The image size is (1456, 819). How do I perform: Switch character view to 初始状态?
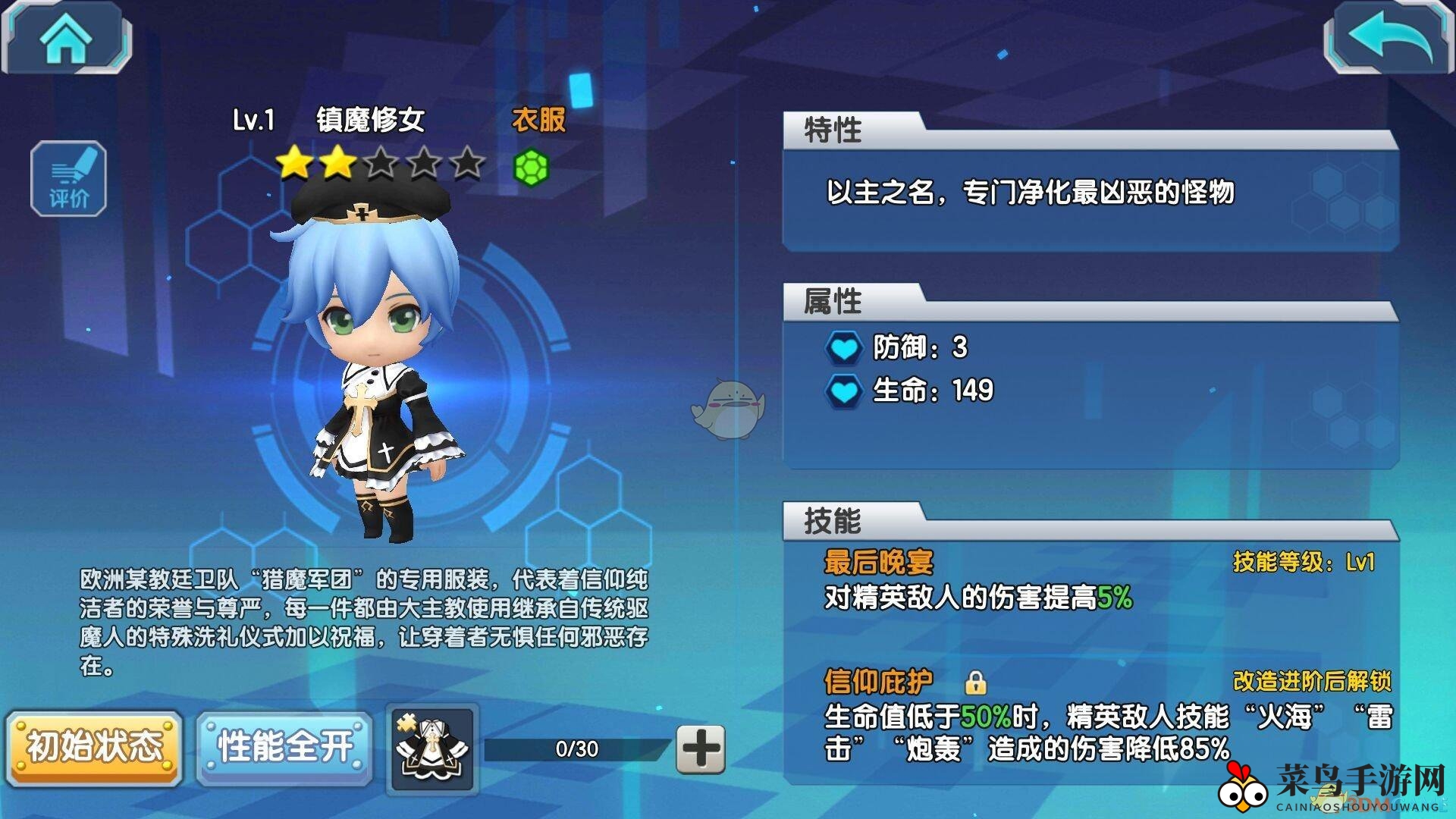tap(96, 746)
